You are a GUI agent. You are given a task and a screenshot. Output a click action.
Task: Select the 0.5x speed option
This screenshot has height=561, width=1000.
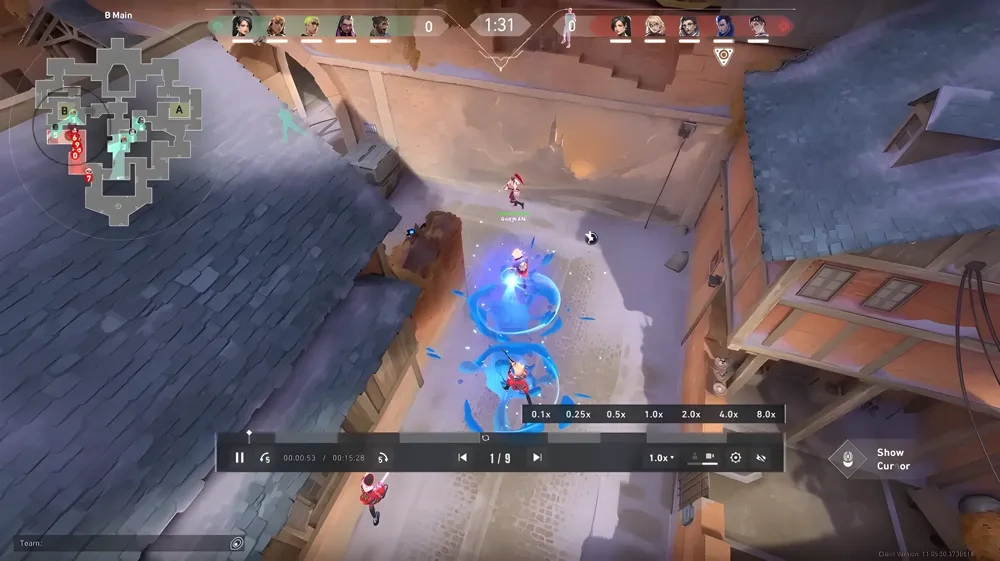click(616, 414)
